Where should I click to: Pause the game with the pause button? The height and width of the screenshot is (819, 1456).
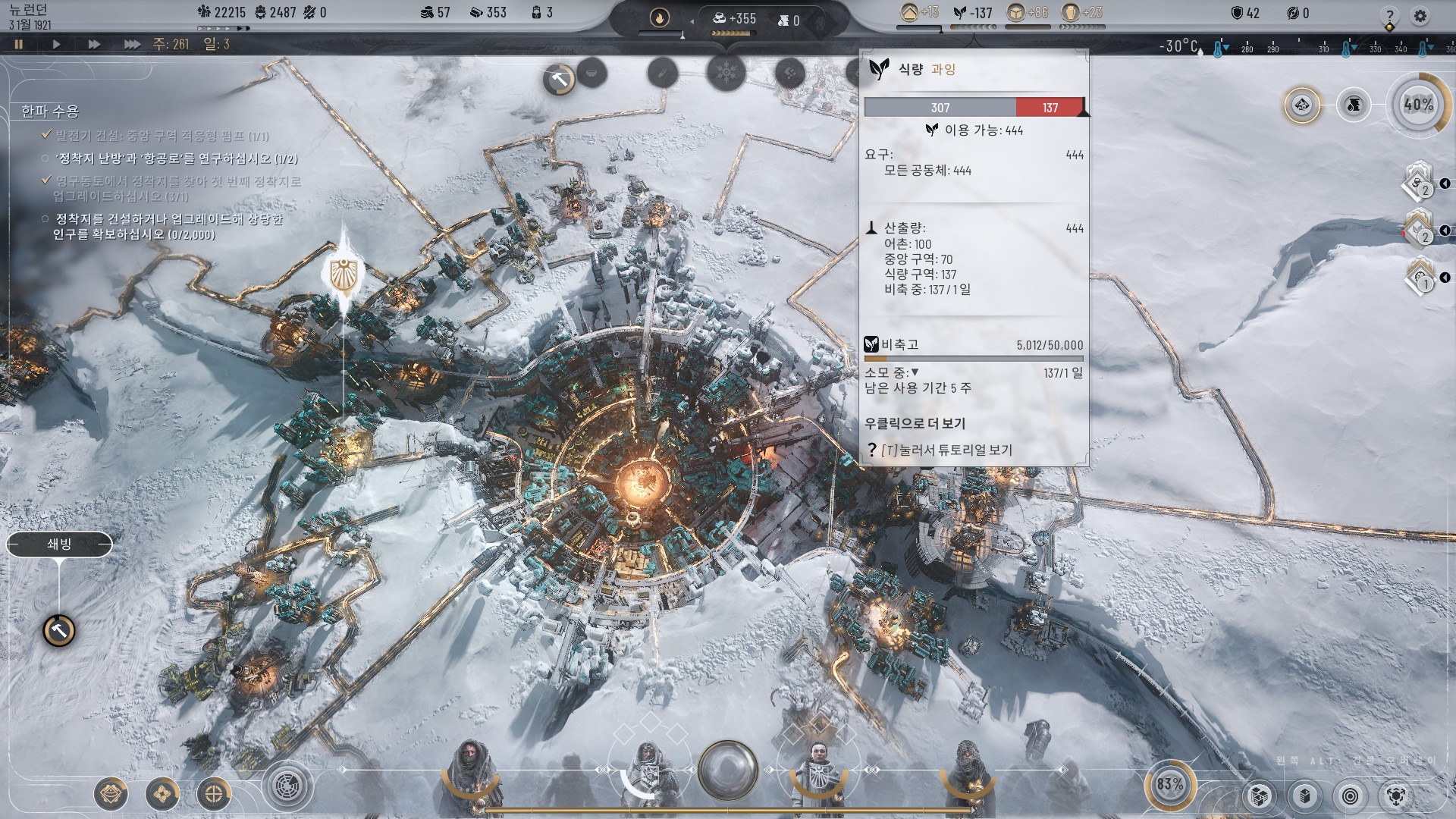[x=19, y=44]
